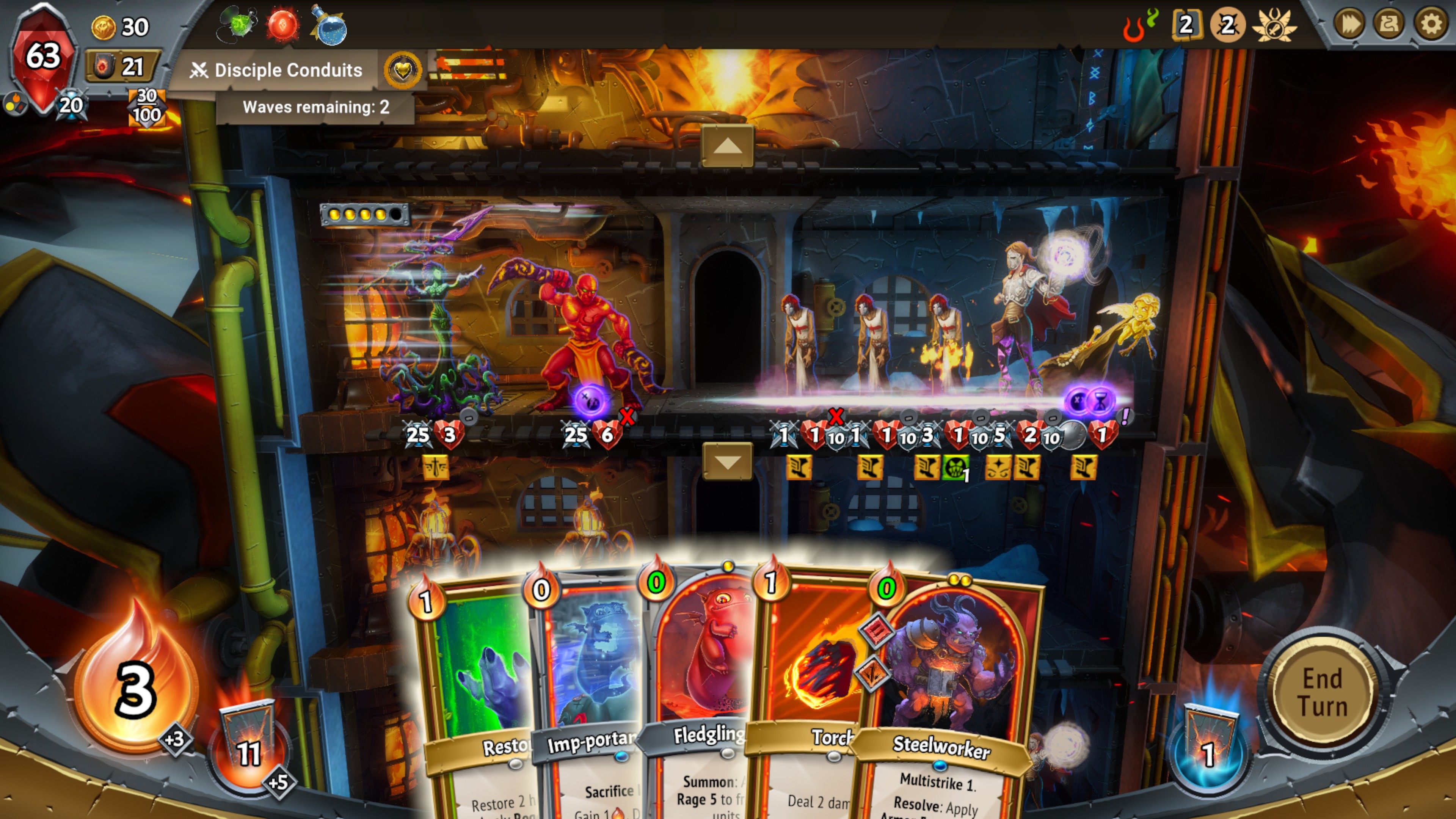Screen dimensions: 1456x819
Task: Expand the upper floor using the up arrow
Action: coord(728,146)
